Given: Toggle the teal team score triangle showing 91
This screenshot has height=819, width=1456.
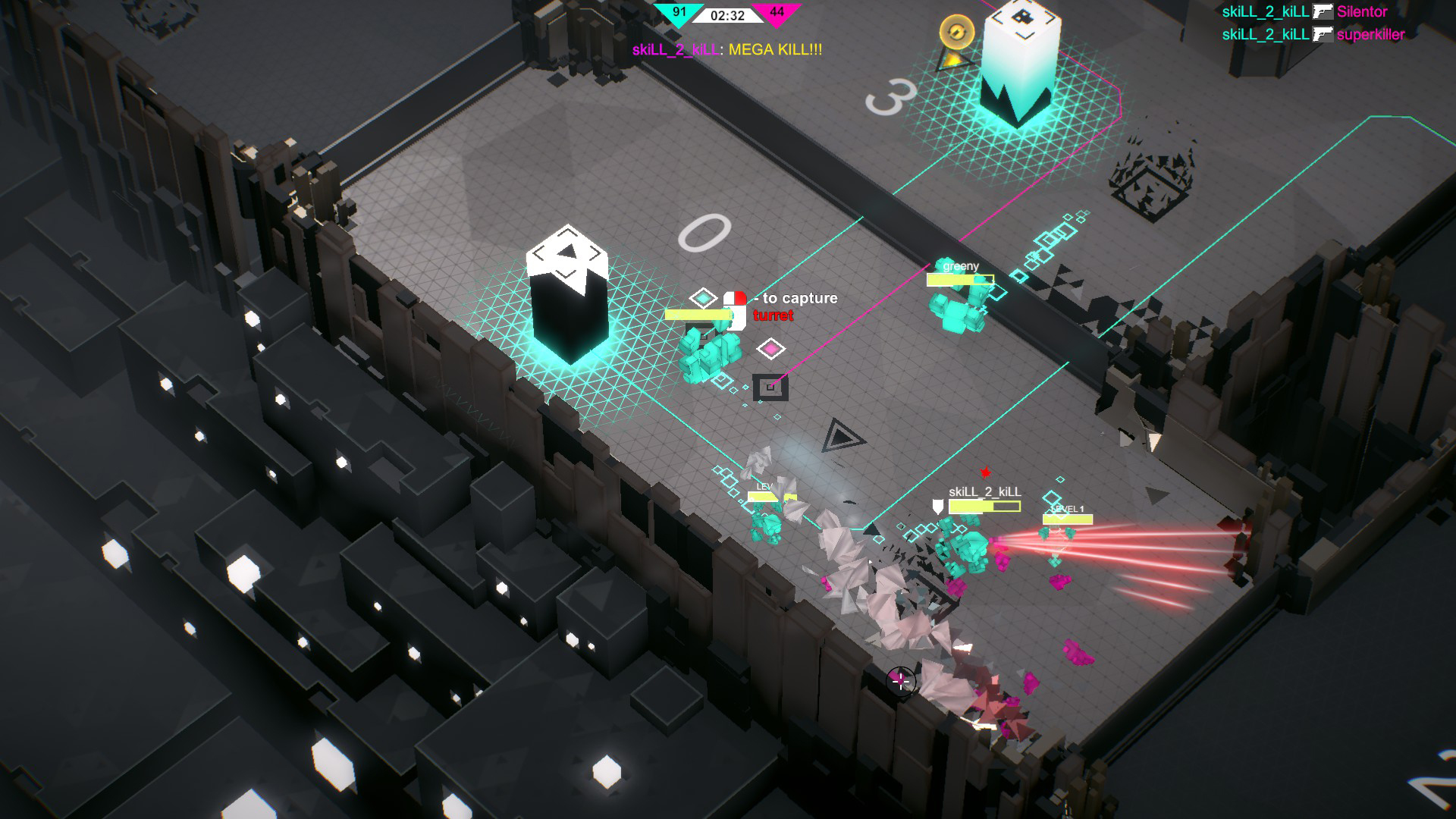Looking at the screenshot, I should [x=679, y=11].
